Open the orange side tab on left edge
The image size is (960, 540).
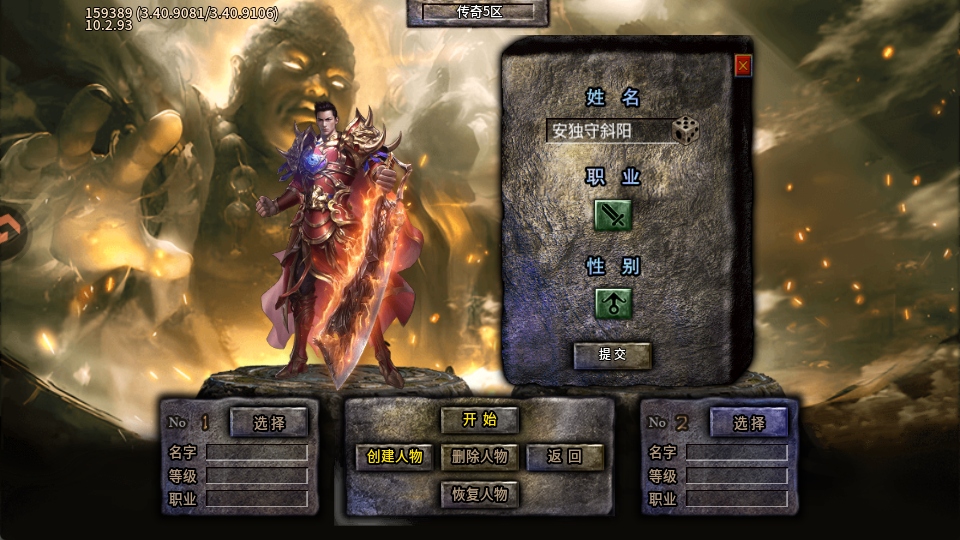click(12, 233)
